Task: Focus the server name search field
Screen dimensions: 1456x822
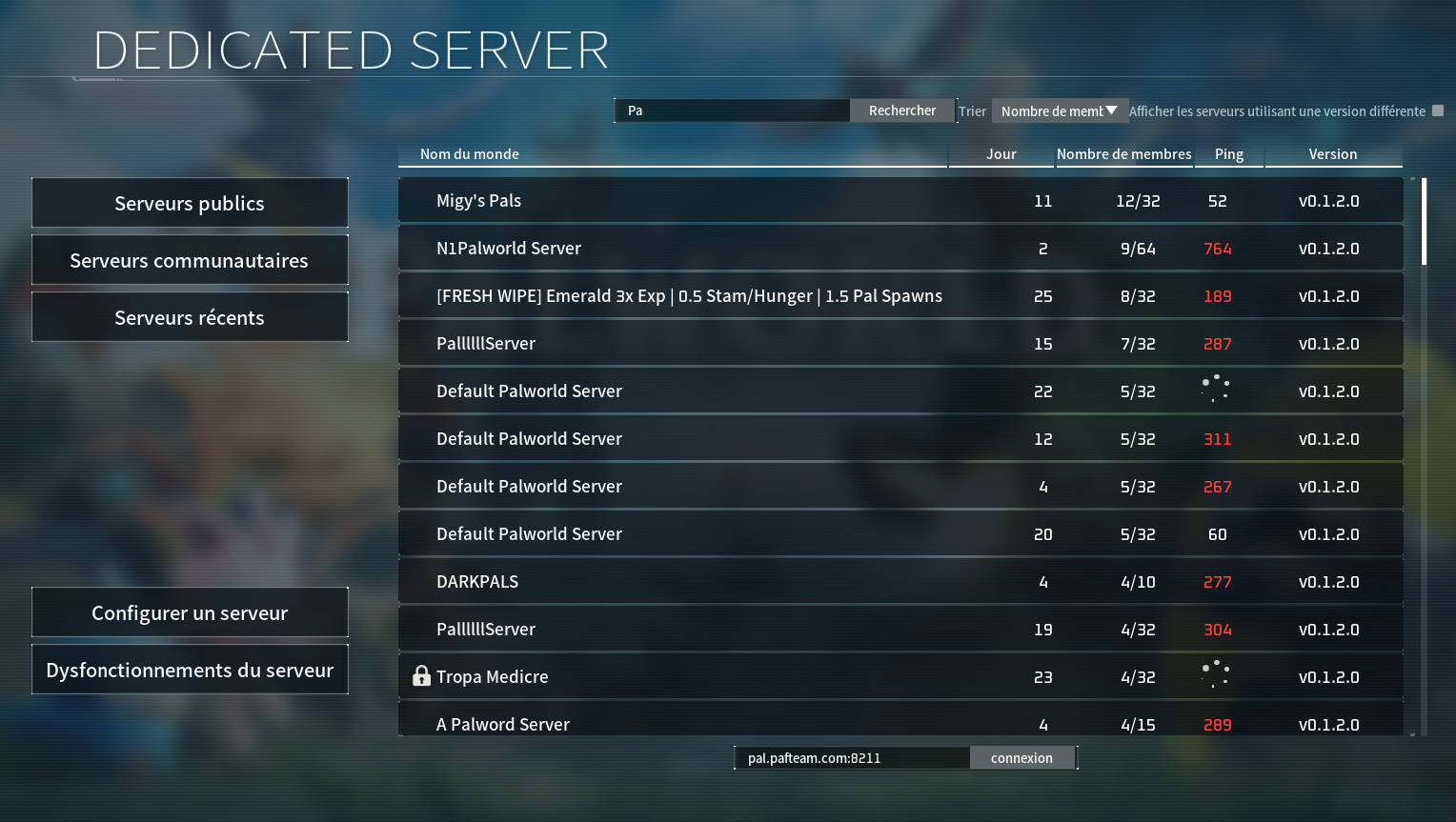Action: click(732, 110)
